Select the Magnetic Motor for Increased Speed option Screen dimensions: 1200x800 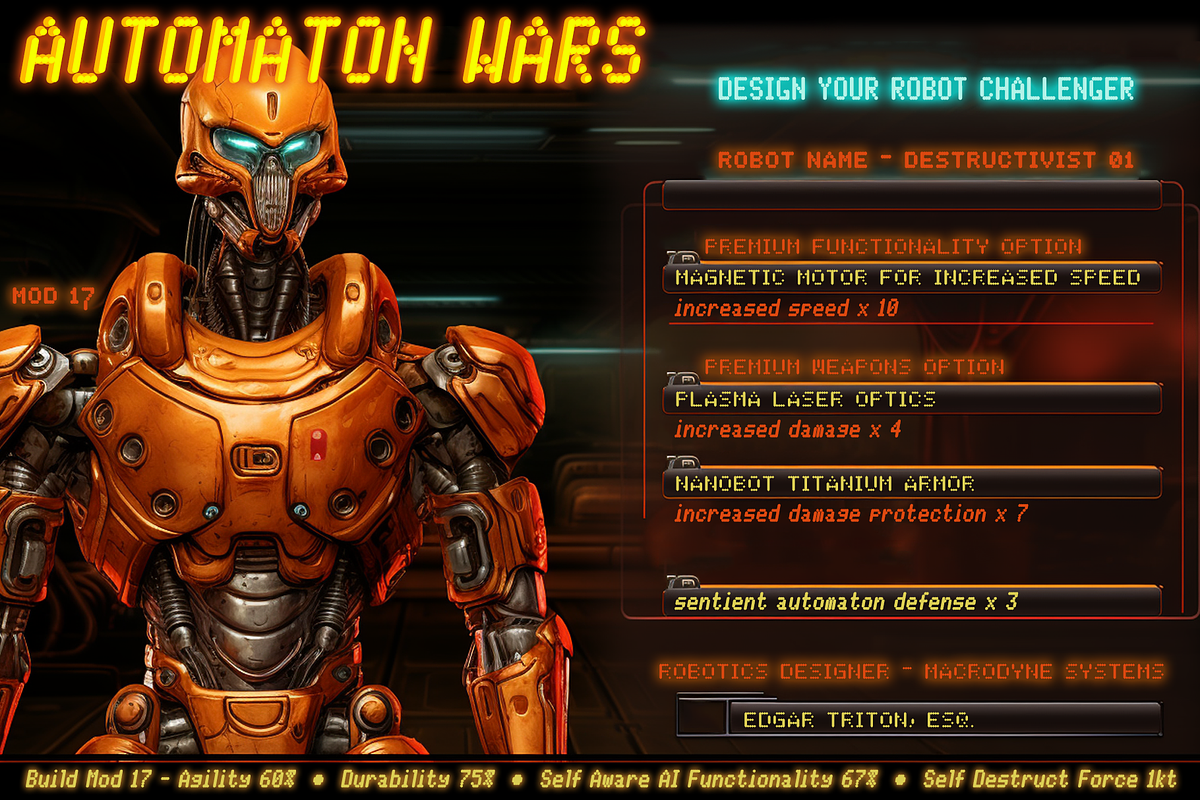click(910, 277)
